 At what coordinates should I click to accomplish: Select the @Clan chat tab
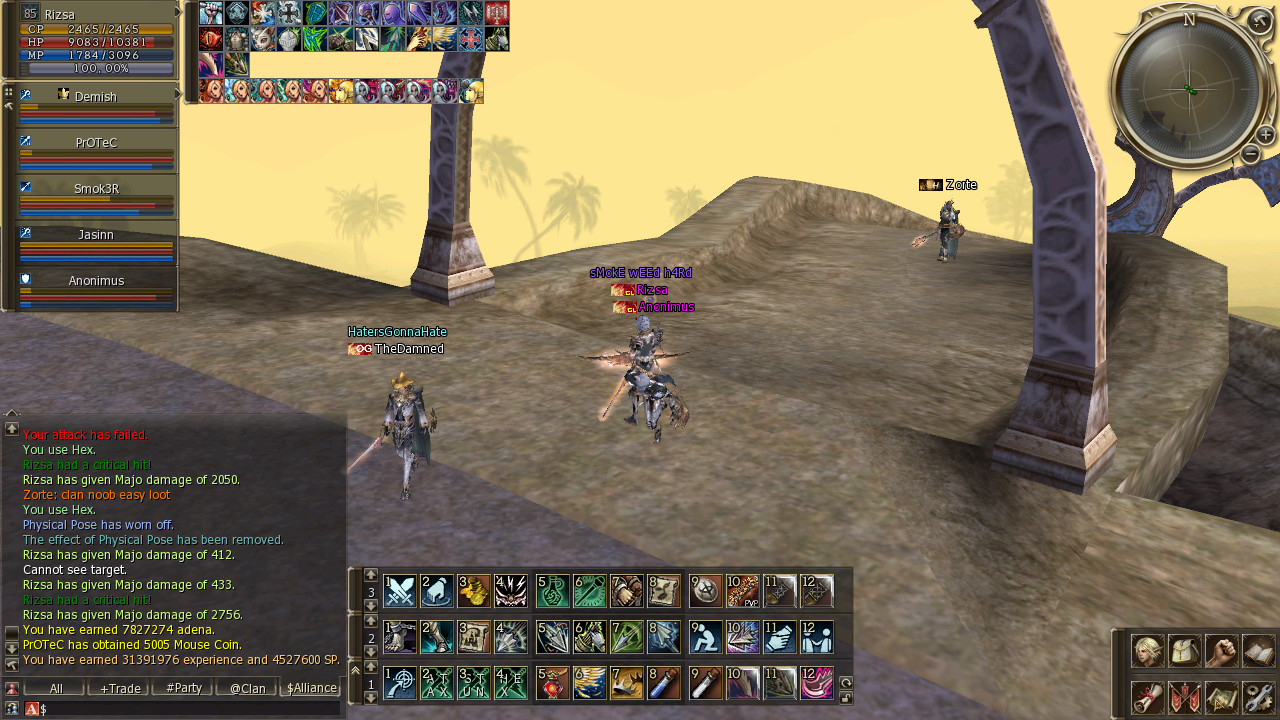pyautogui.click(x=247, y=688)
